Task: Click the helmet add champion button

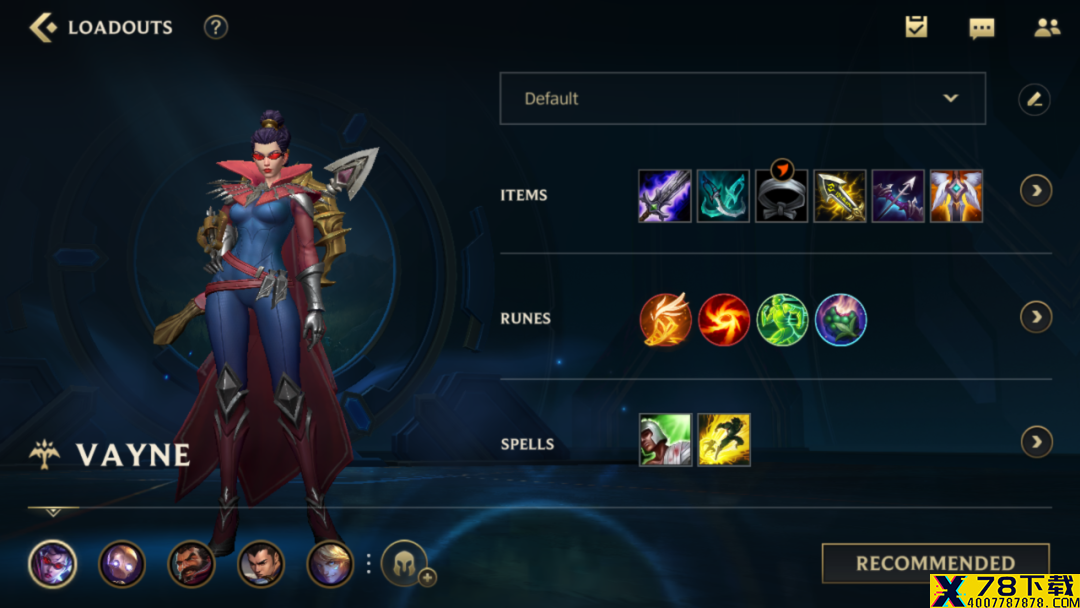Action: 405,564
